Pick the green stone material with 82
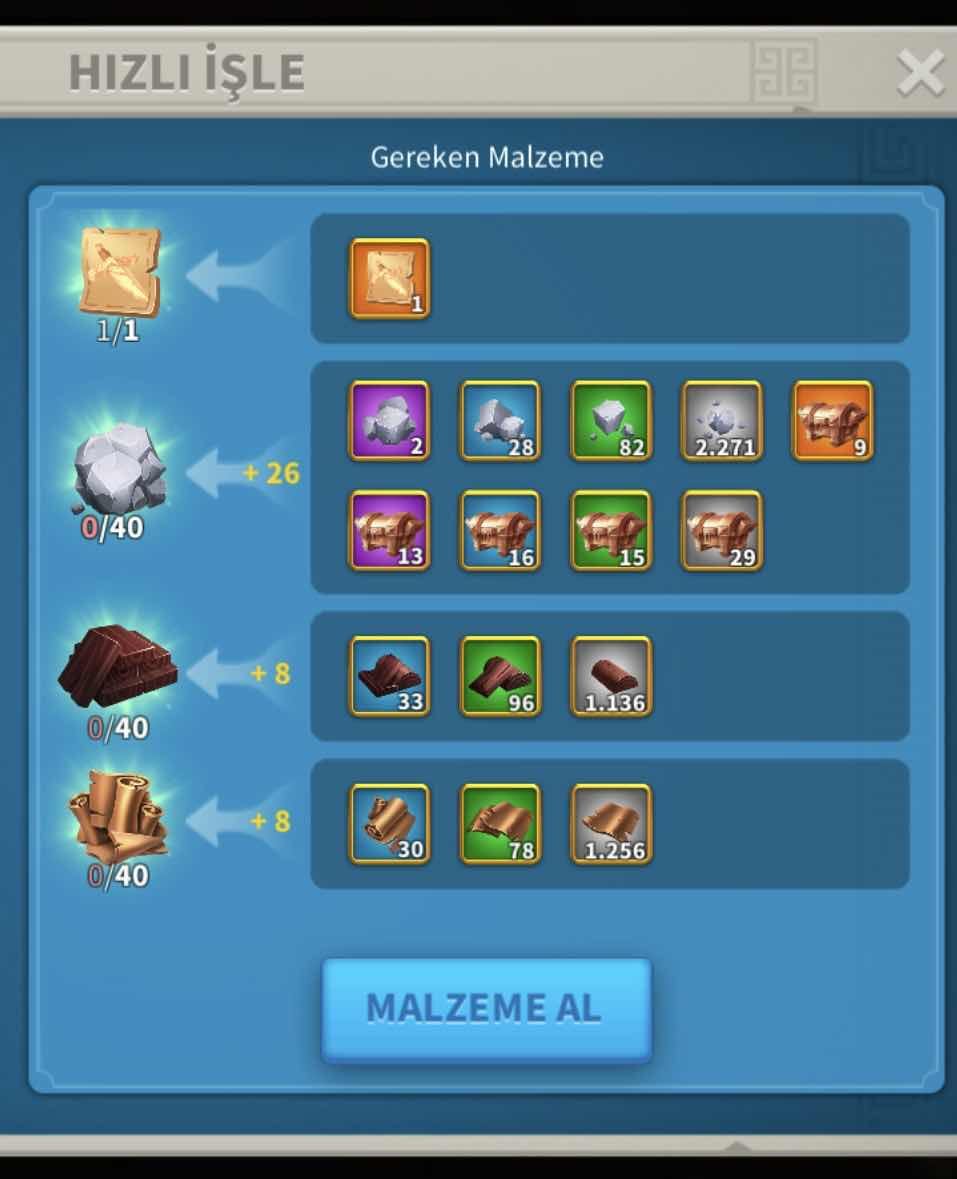Screen dimensions: 957x1179 [x=611, y=421]
